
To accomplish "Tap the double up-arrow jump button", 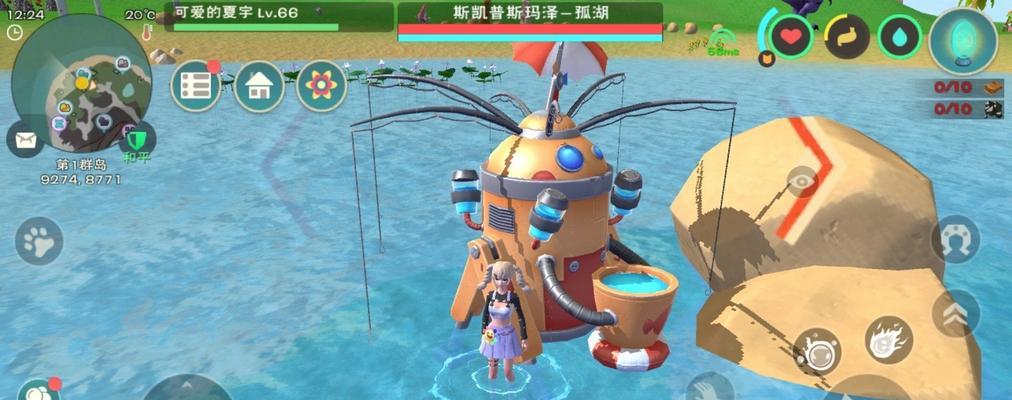I will pyautogui.click(x=955, y=312).
